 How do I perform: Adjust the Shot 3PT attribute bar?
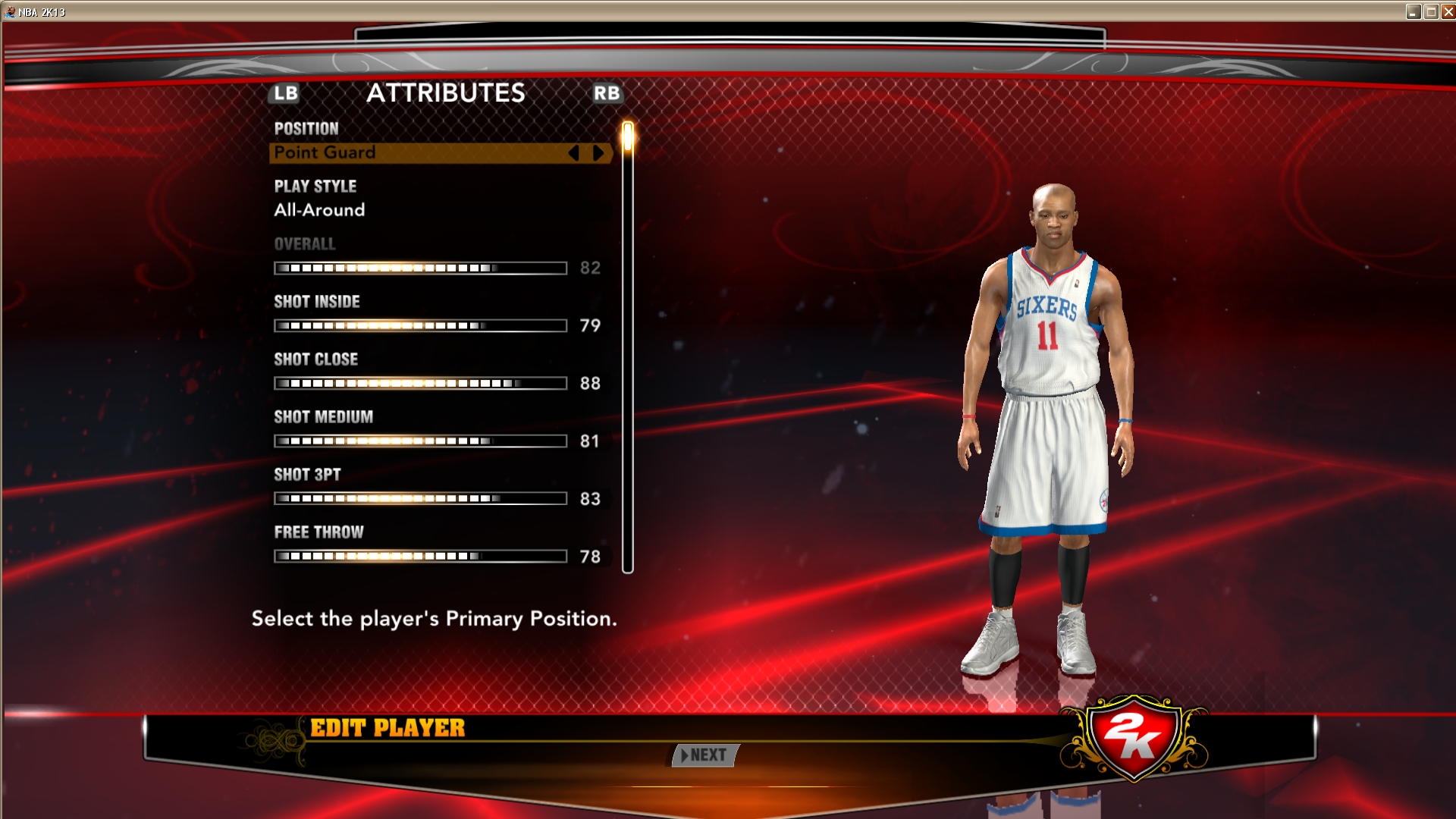pos(420,499)
